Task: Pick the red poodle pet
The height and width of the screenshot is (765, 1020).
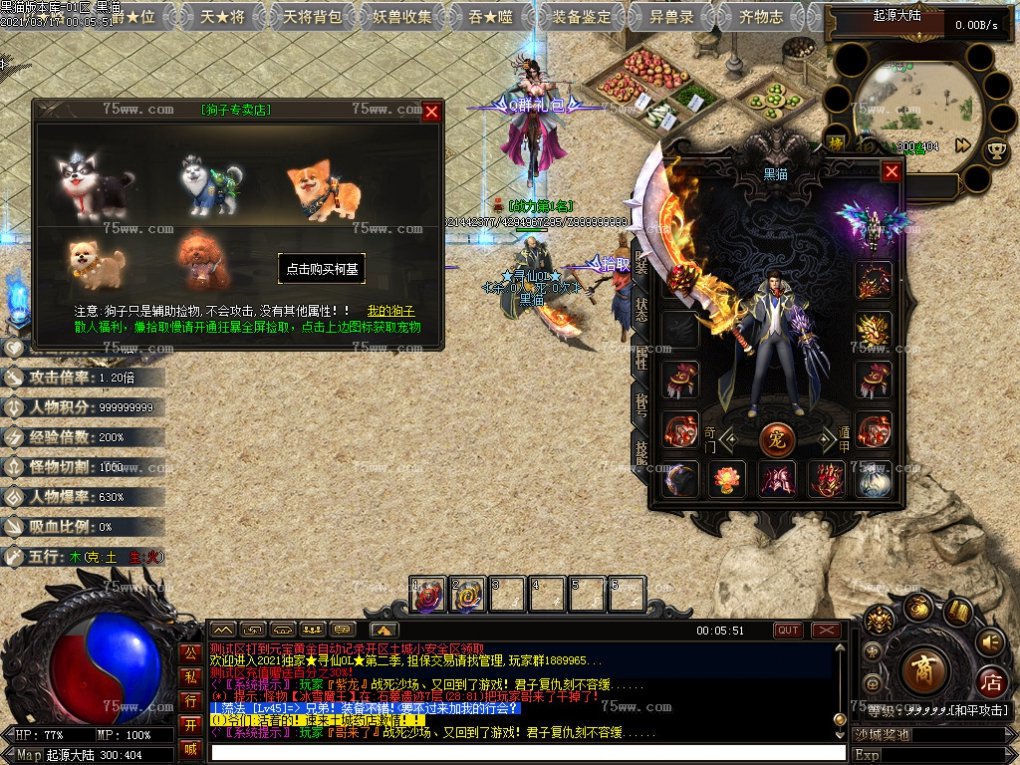Action: (203, 261)
